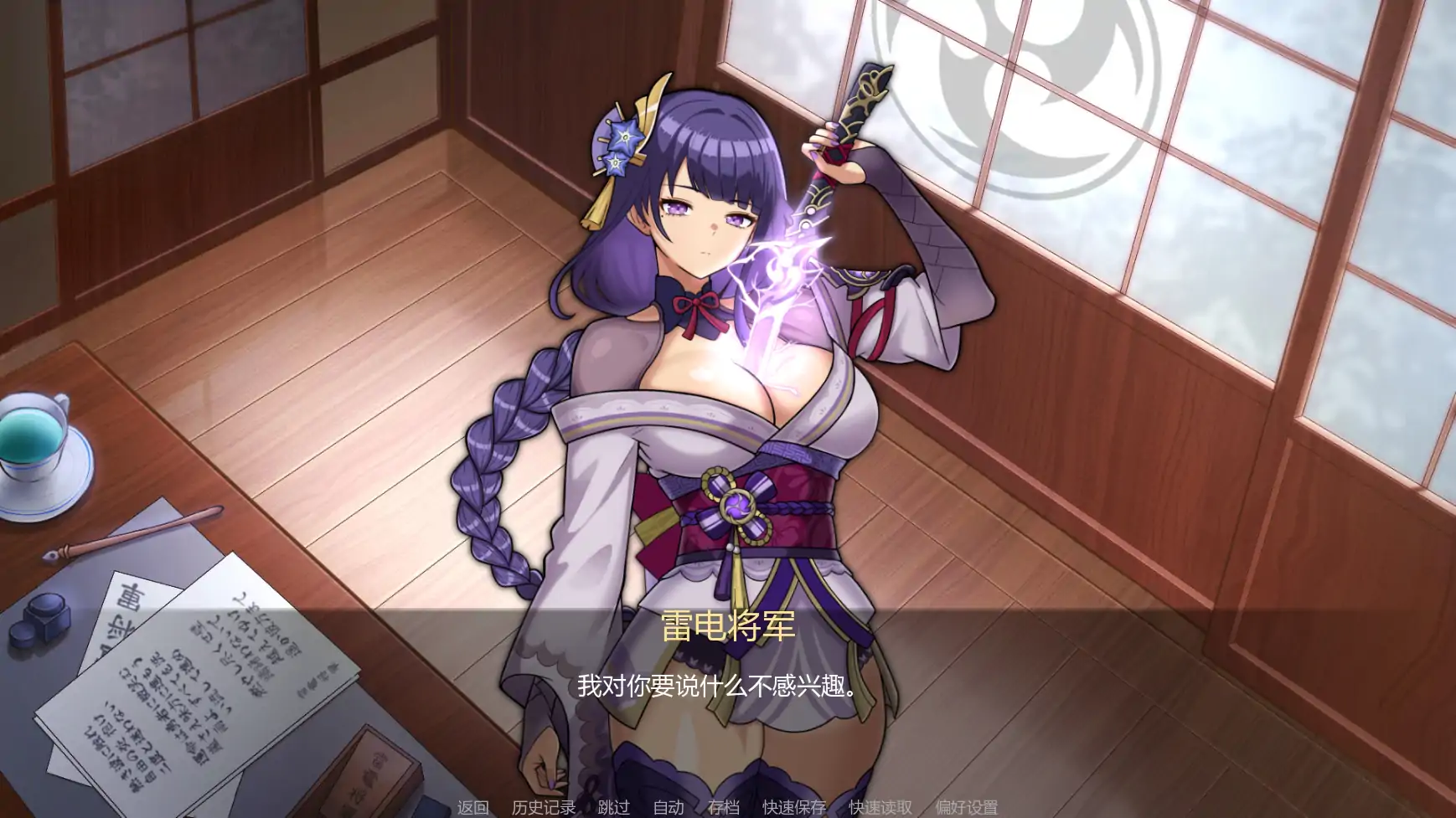
Task: Open the 历史记录 dialogue history
Action: [543, 808]
